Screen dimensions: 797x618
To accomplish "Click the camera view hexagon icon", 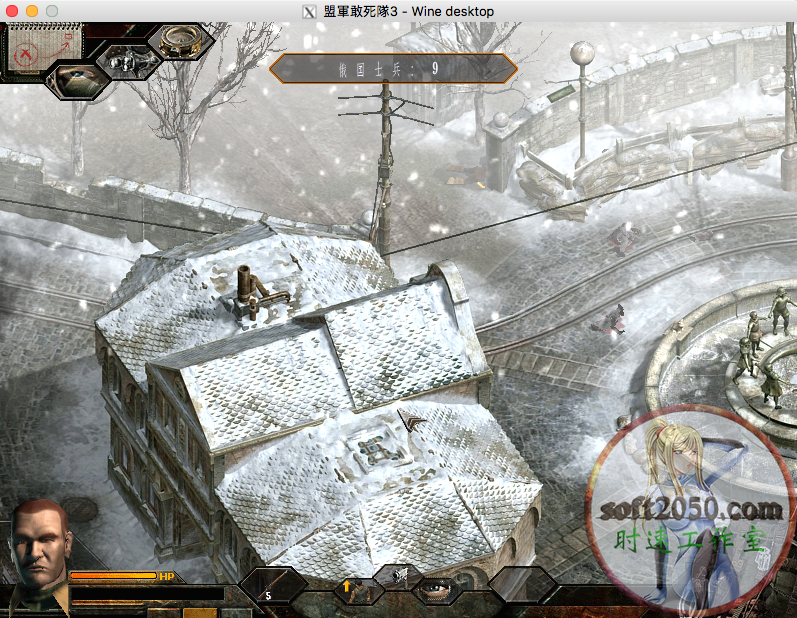I will 127,61.
